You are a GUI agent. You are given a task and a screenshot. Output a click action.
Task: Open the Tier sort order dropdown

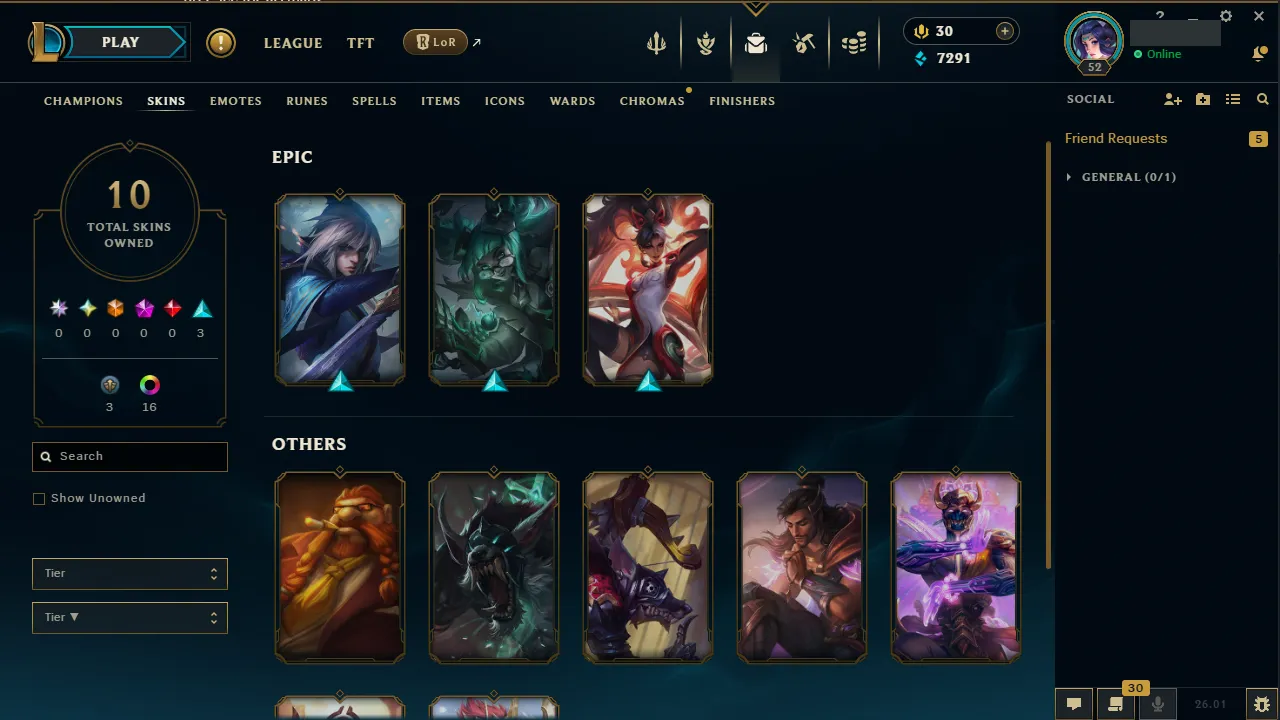tap(129, 617)
